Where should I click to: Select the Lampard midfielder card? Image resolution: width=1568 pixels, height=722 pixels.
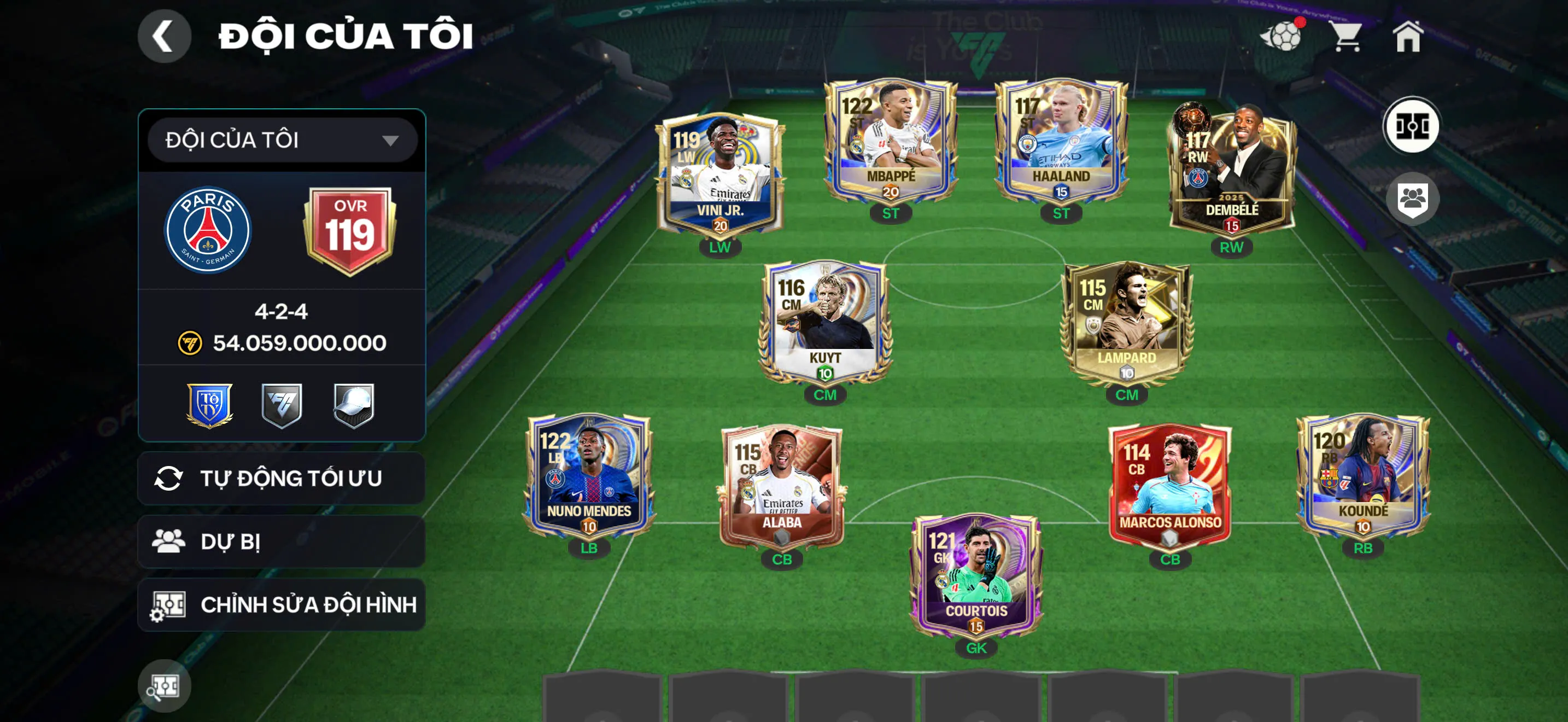tap(1126, 323)
